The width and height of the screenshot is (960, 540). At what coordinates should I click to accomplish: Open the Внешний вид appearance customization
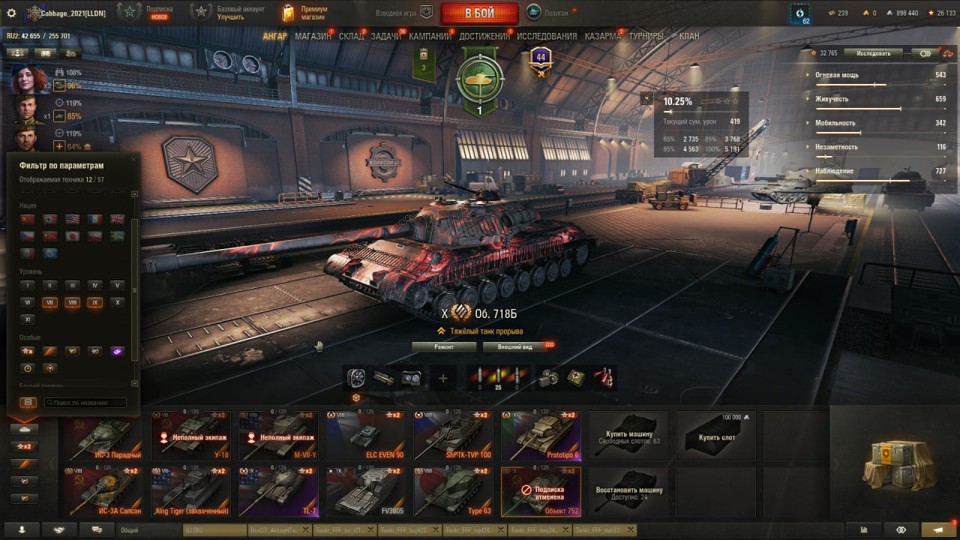(x=514, y=347)
